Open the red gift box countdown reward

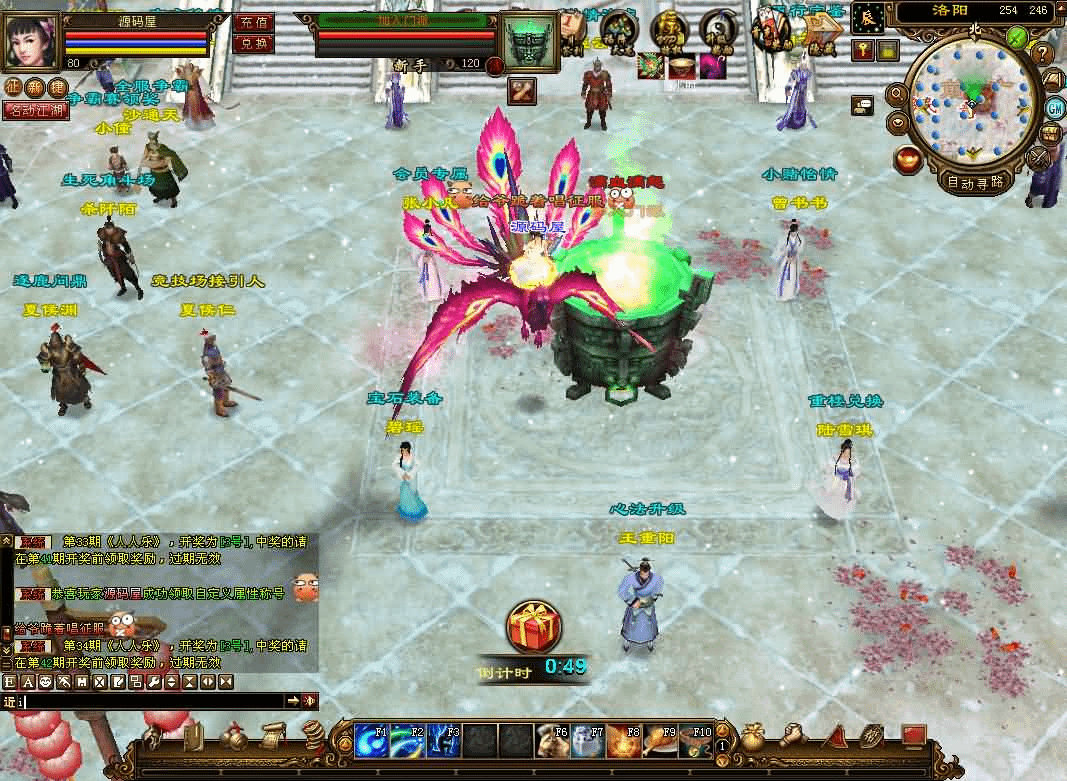[529, 627]
